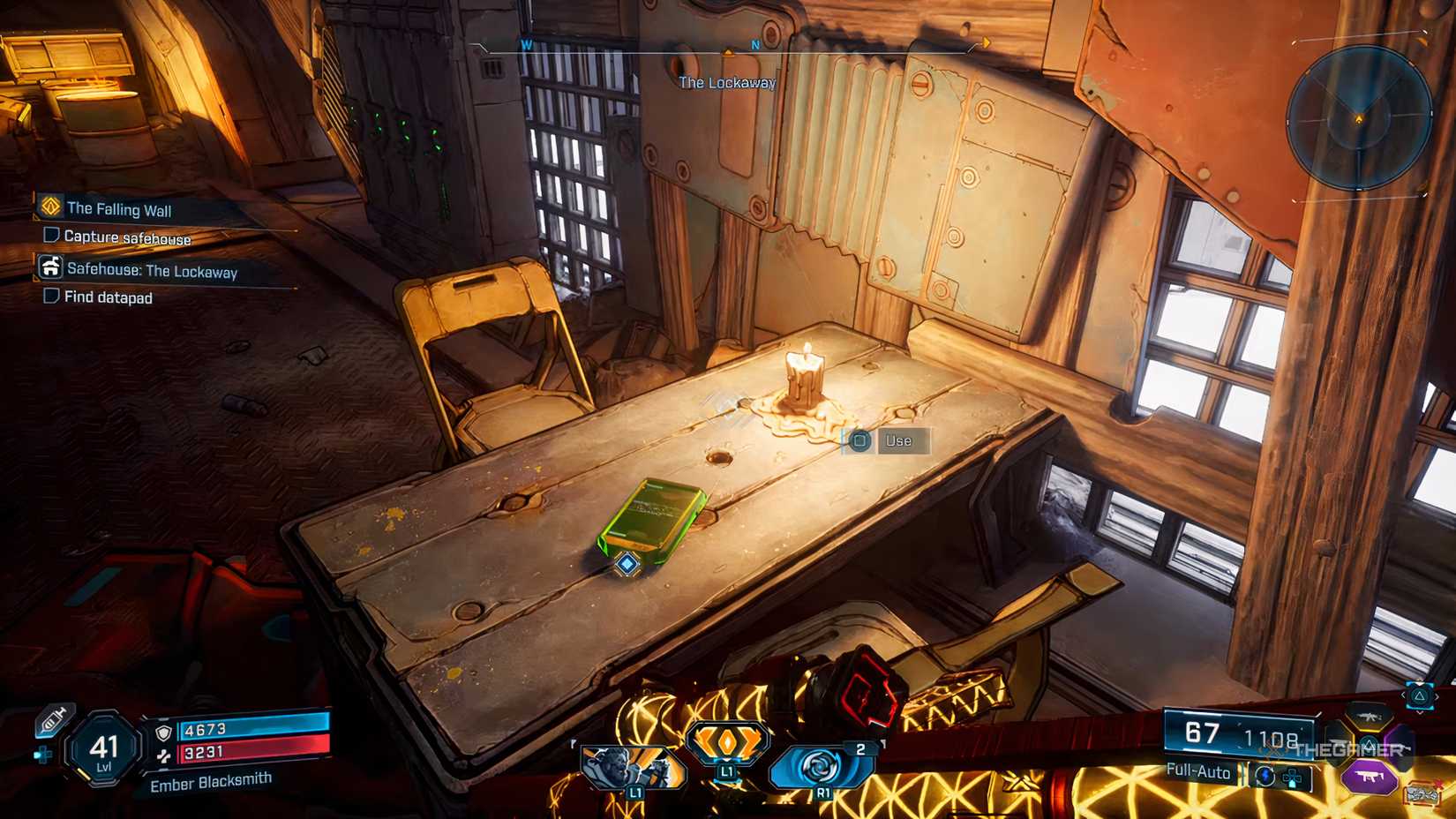The width and height of the screenshot is (1456, 819).
Task: Toggle the Capture safehouse objective checkbox
Action: 49,236
